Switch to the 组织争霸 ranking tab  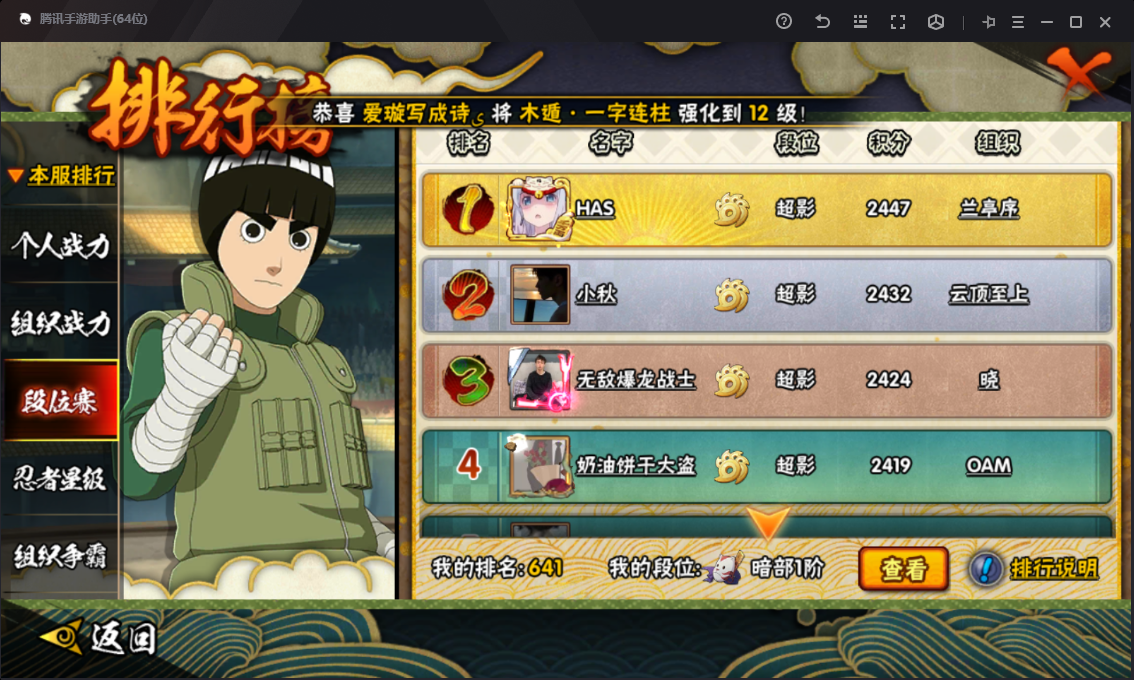[60, 556]
